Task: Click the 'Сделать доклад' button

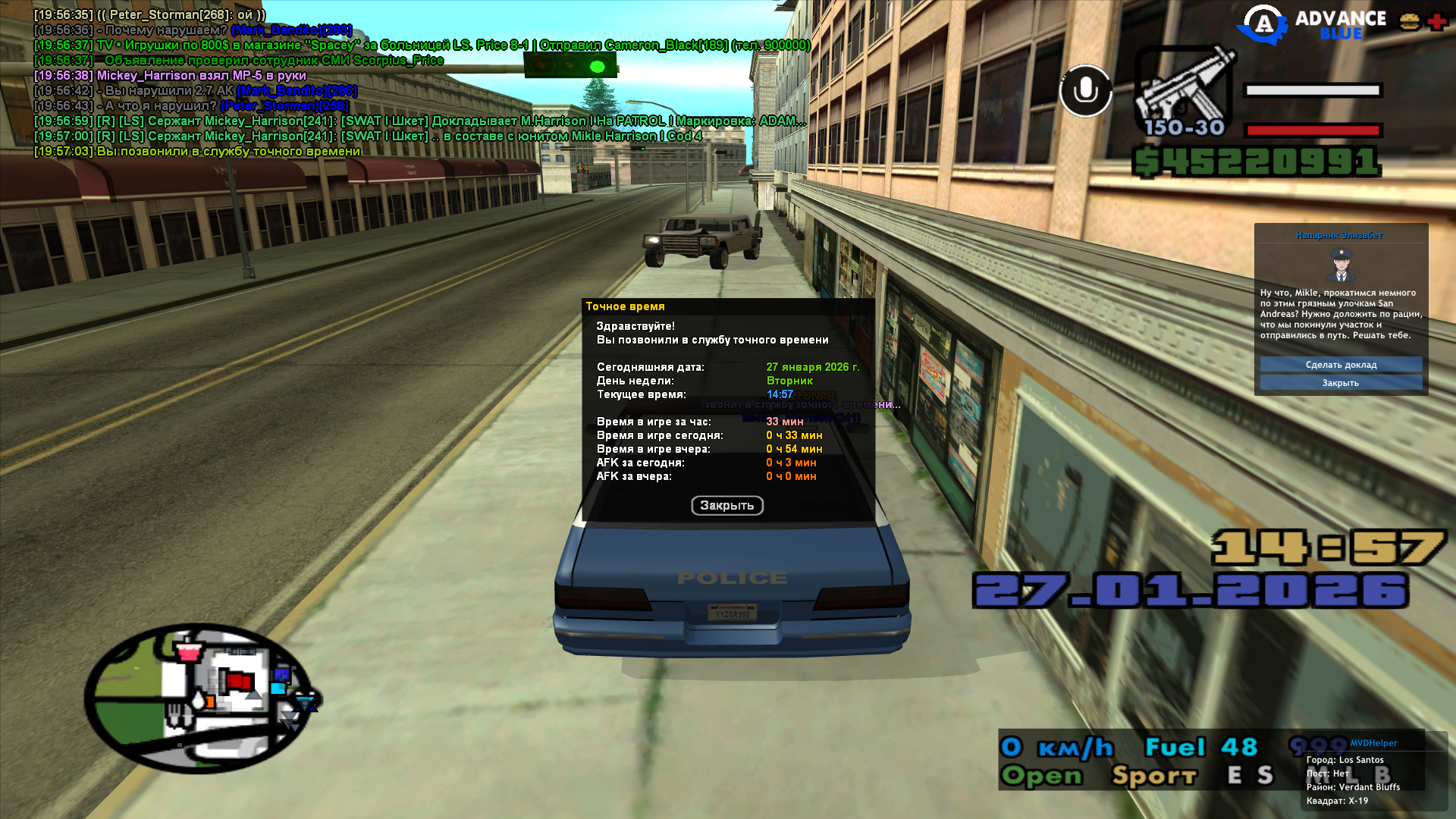Action: click(1341, 365)
